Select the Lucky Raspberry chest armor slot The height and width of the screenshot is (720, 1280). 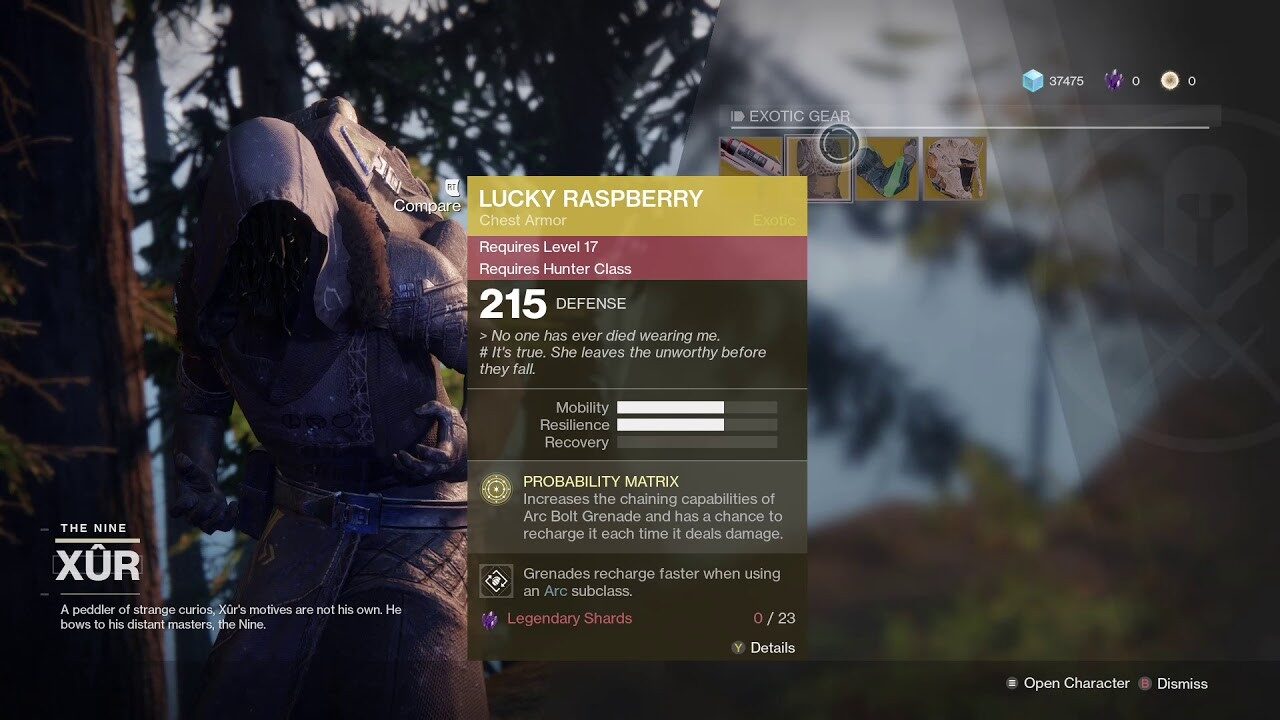pyautogui.click(x=819, y=168)
